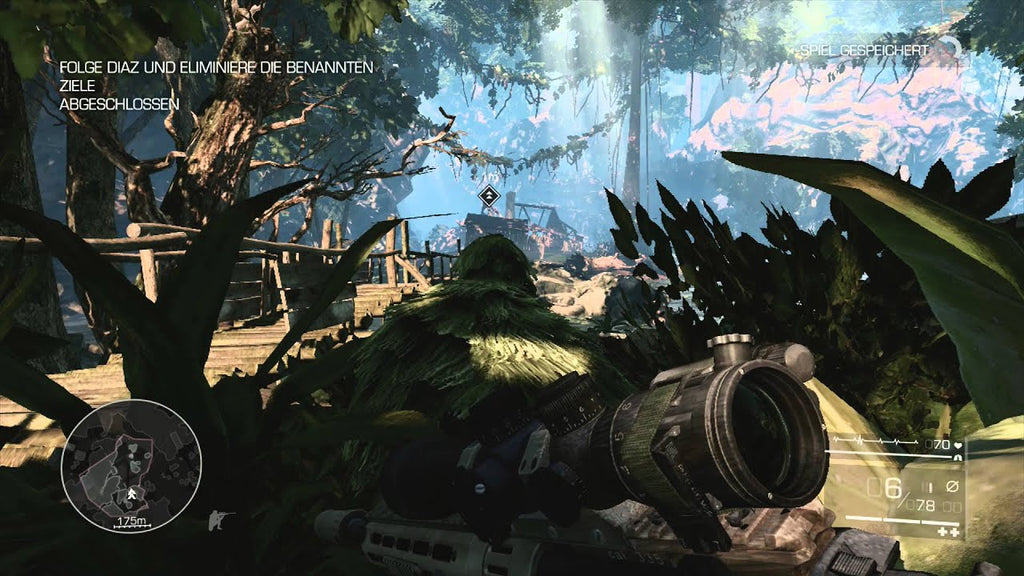Click the 'Spiel gespeichert' save spinner icon
The height and width of the screenshot is (576, 1024).
(x=951, y=48)
